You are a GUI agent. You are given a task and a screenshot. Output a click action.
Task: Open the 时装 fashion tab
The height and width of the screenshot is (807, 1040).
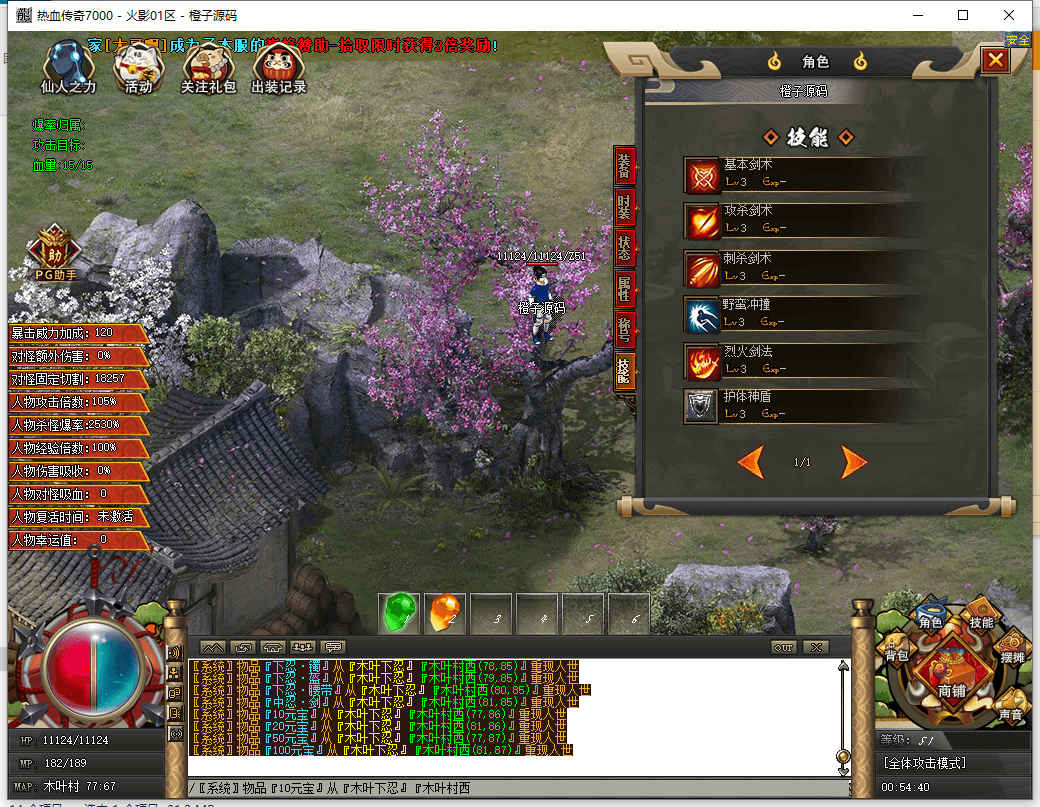click(624, 209)
